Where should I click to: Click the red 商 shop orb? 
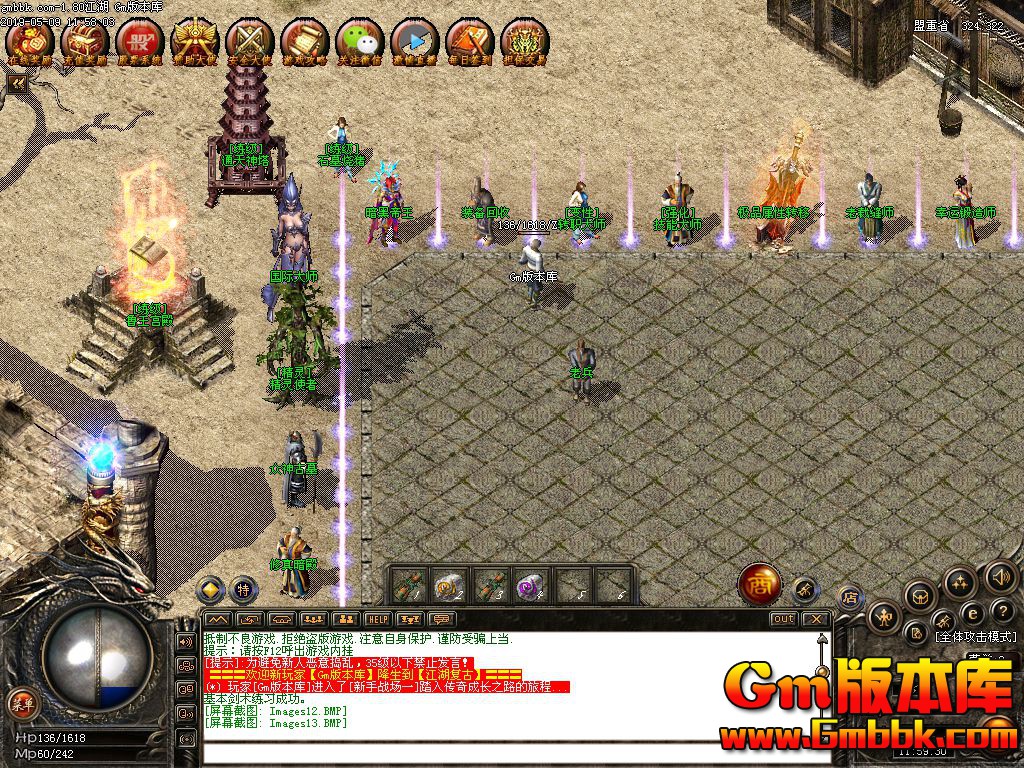coord(759,585)
